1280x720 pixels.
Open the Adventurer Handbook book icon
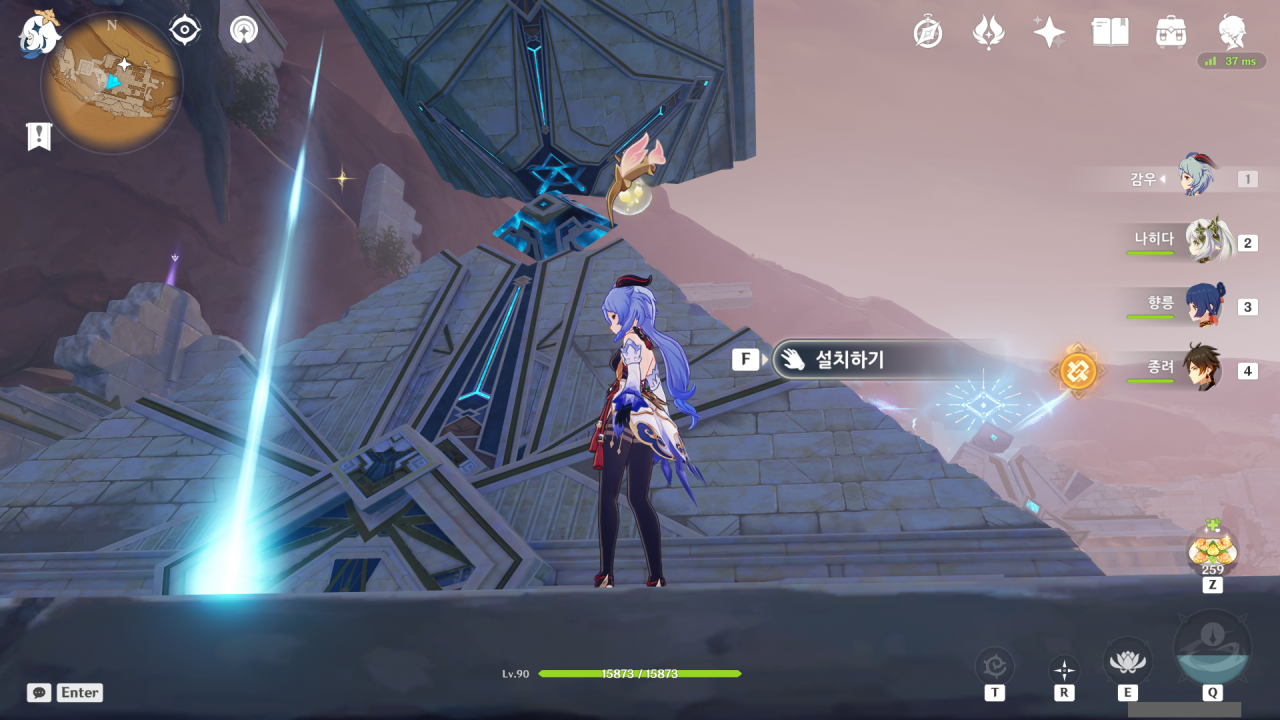[x=1110, y=33]
